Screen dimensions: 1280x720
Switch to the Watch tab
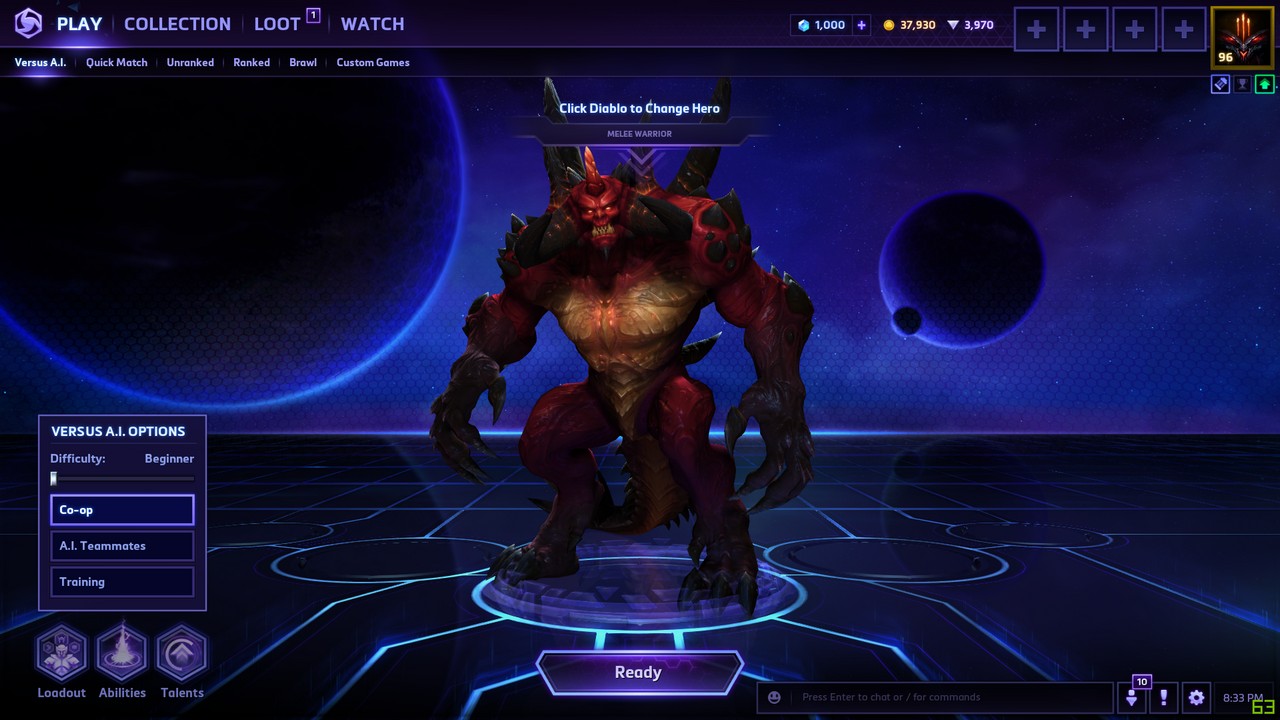[372, 24]
